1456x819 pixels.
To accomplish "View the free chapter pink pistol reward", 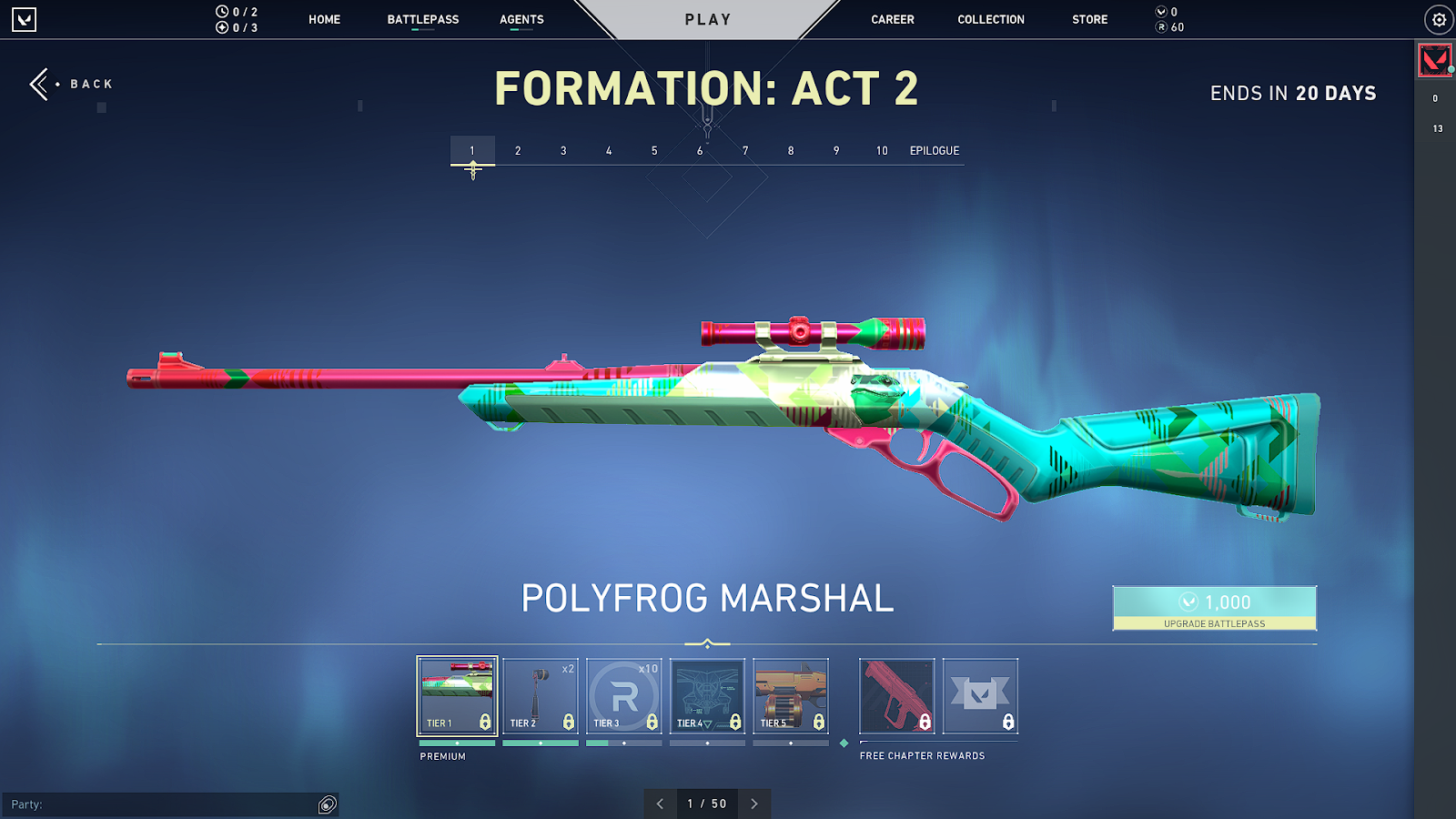I will pos(896,696).
